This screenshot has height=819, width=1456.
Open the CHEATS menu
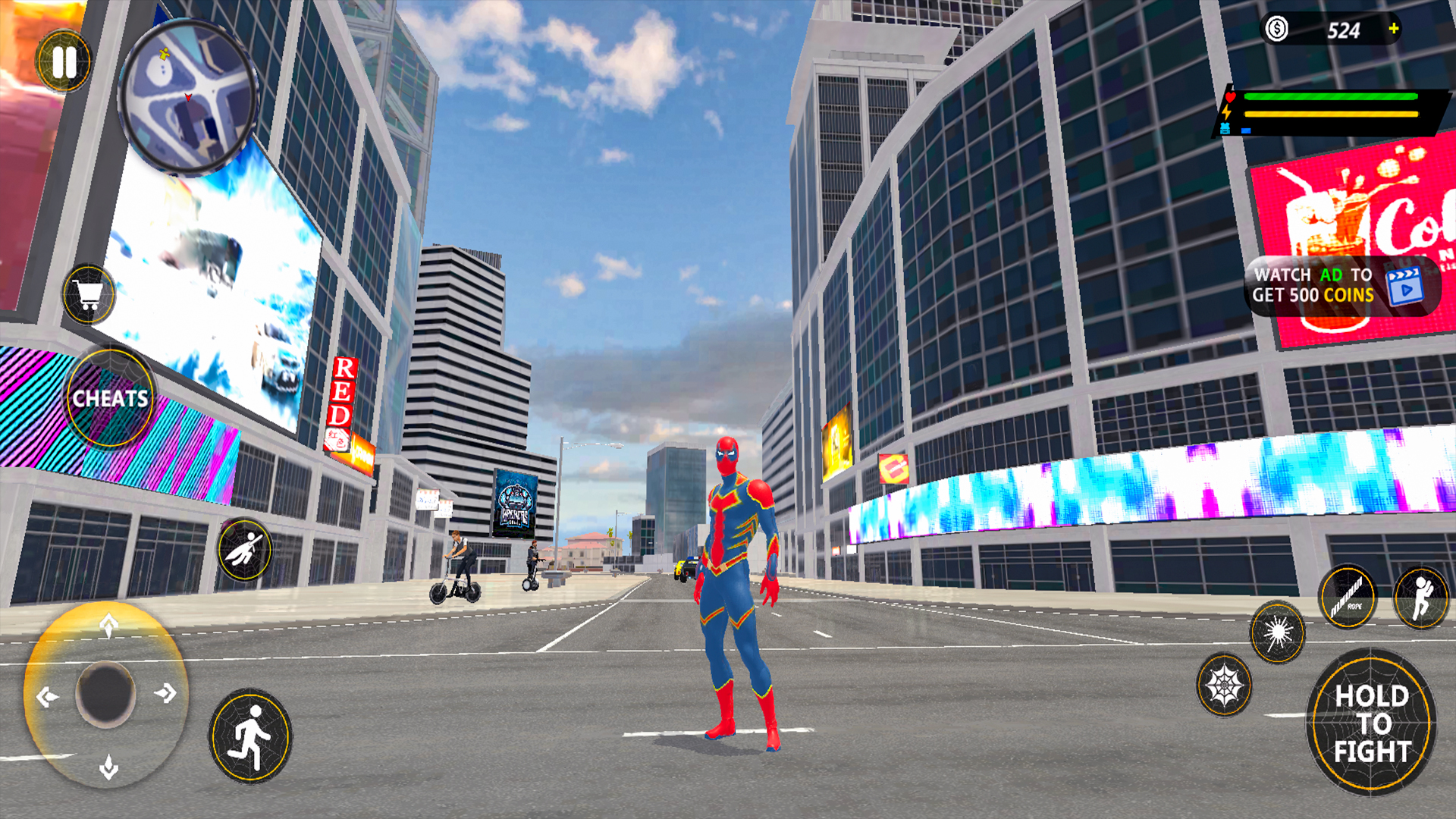coord(111,398)
